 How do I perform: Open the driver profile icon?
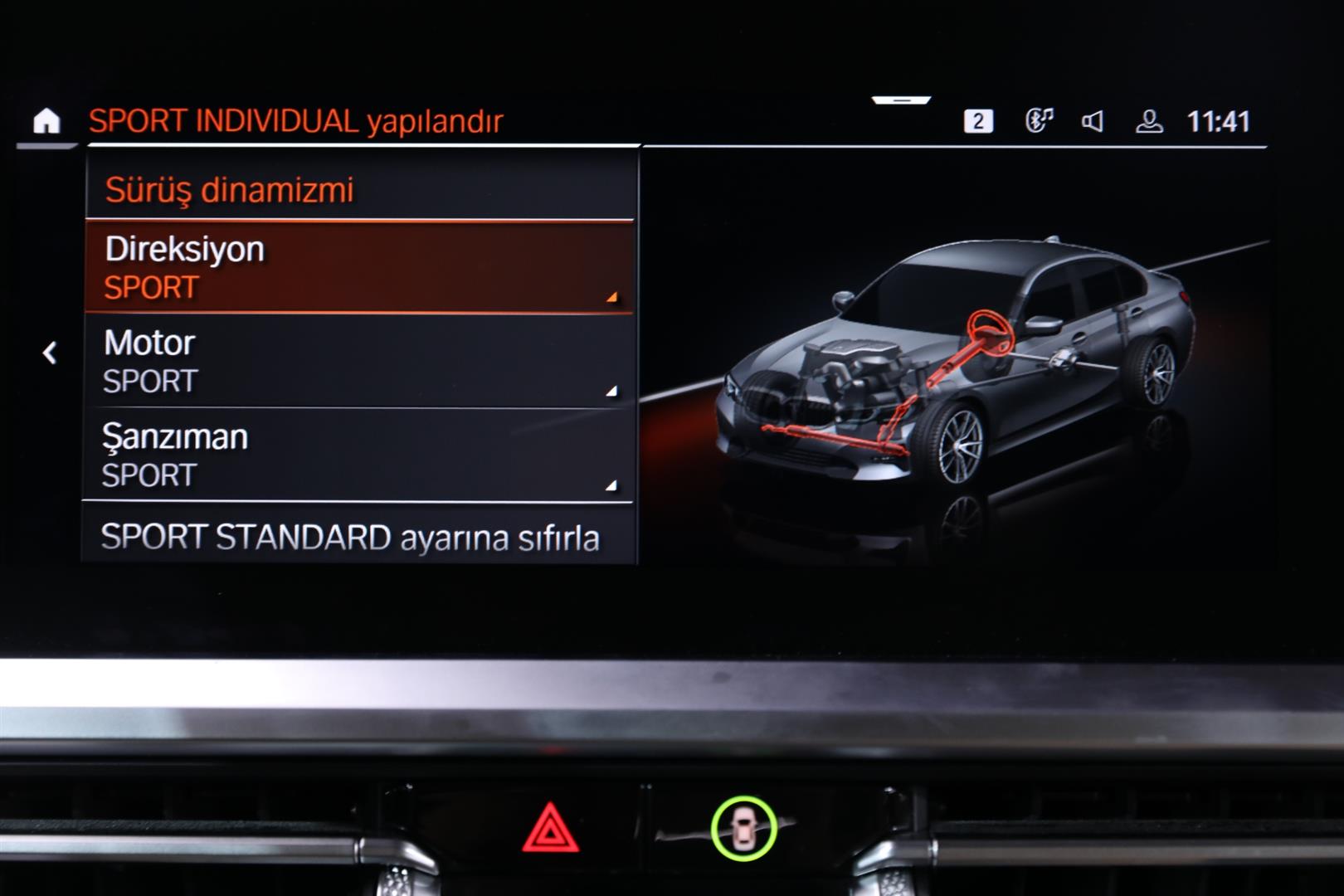tap(1149, 122)
